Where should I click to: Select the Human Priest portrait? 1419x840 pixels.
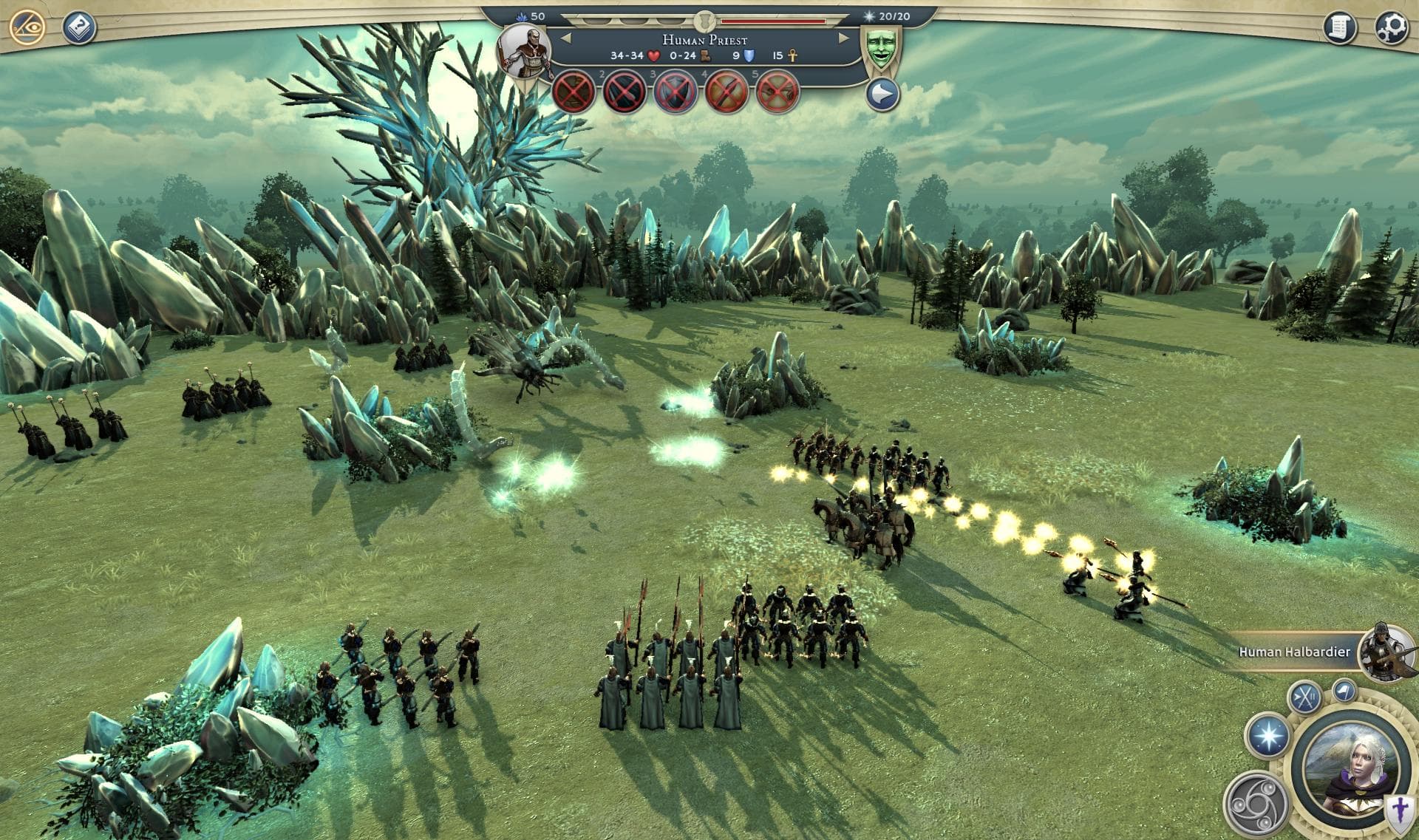tap(523, 50)
